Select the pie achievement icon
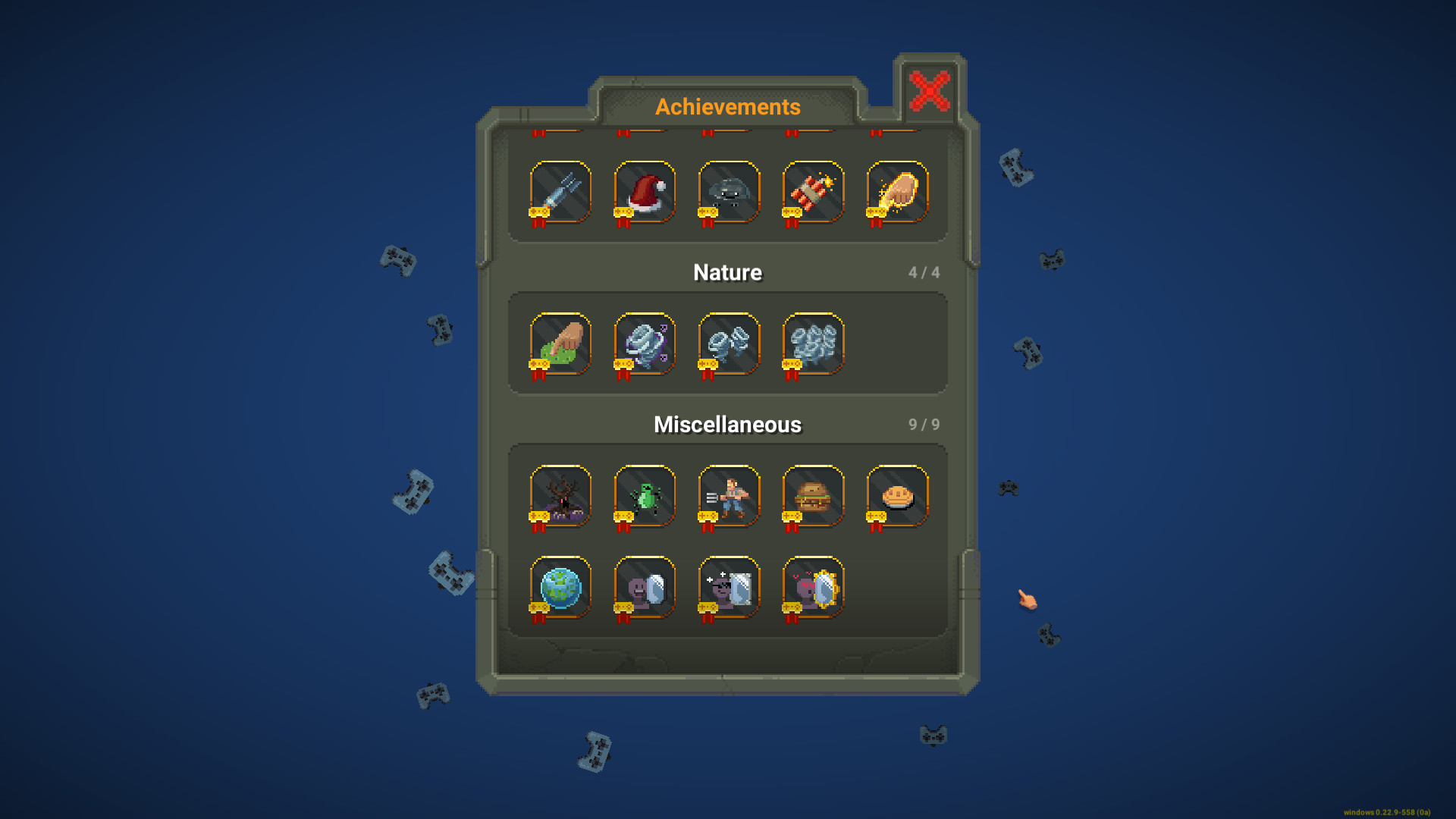Screen dimensions: 1456x819 [x=896, y=496]
